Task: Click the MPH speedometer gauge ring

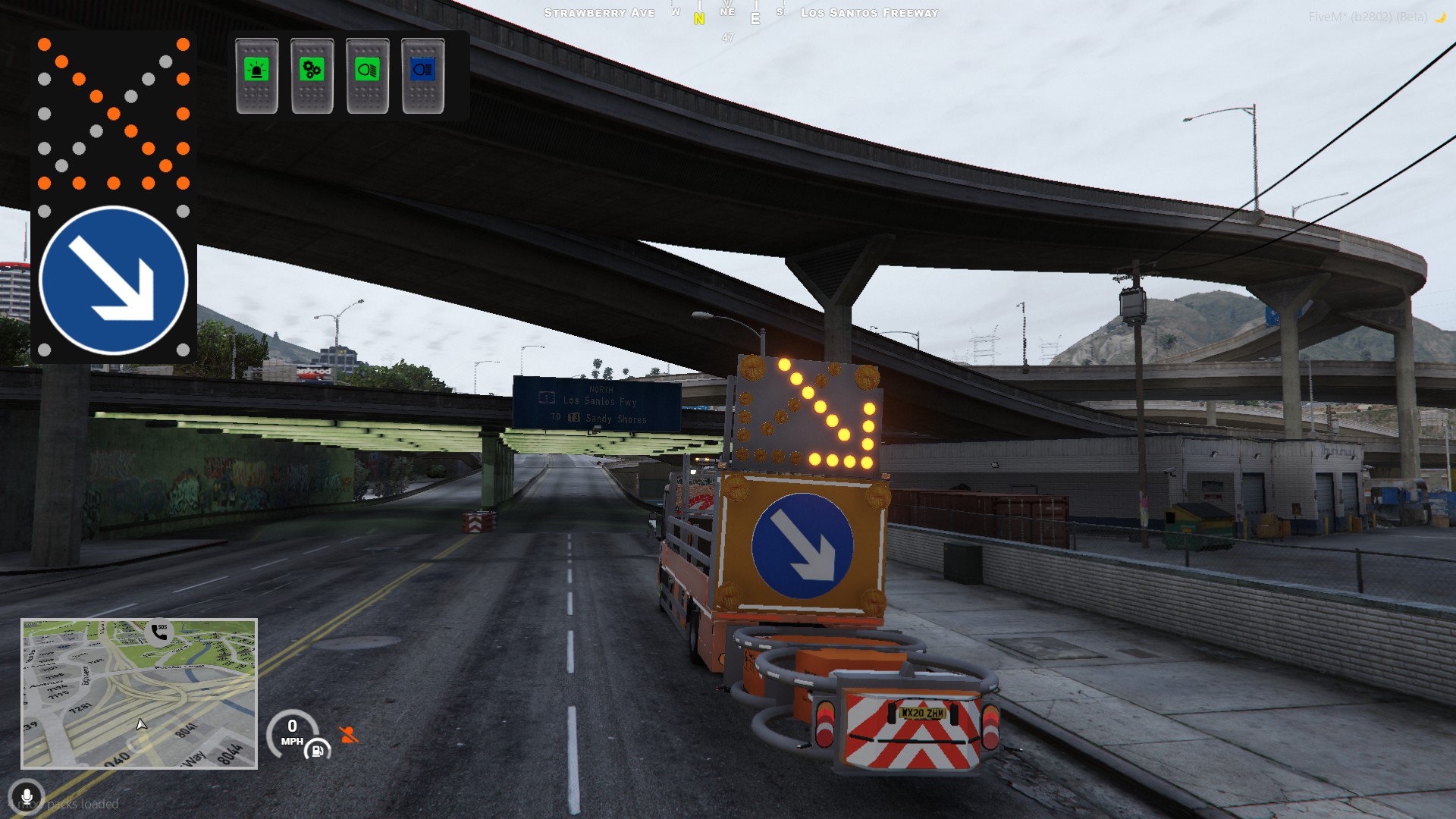Action: [291, 733]
